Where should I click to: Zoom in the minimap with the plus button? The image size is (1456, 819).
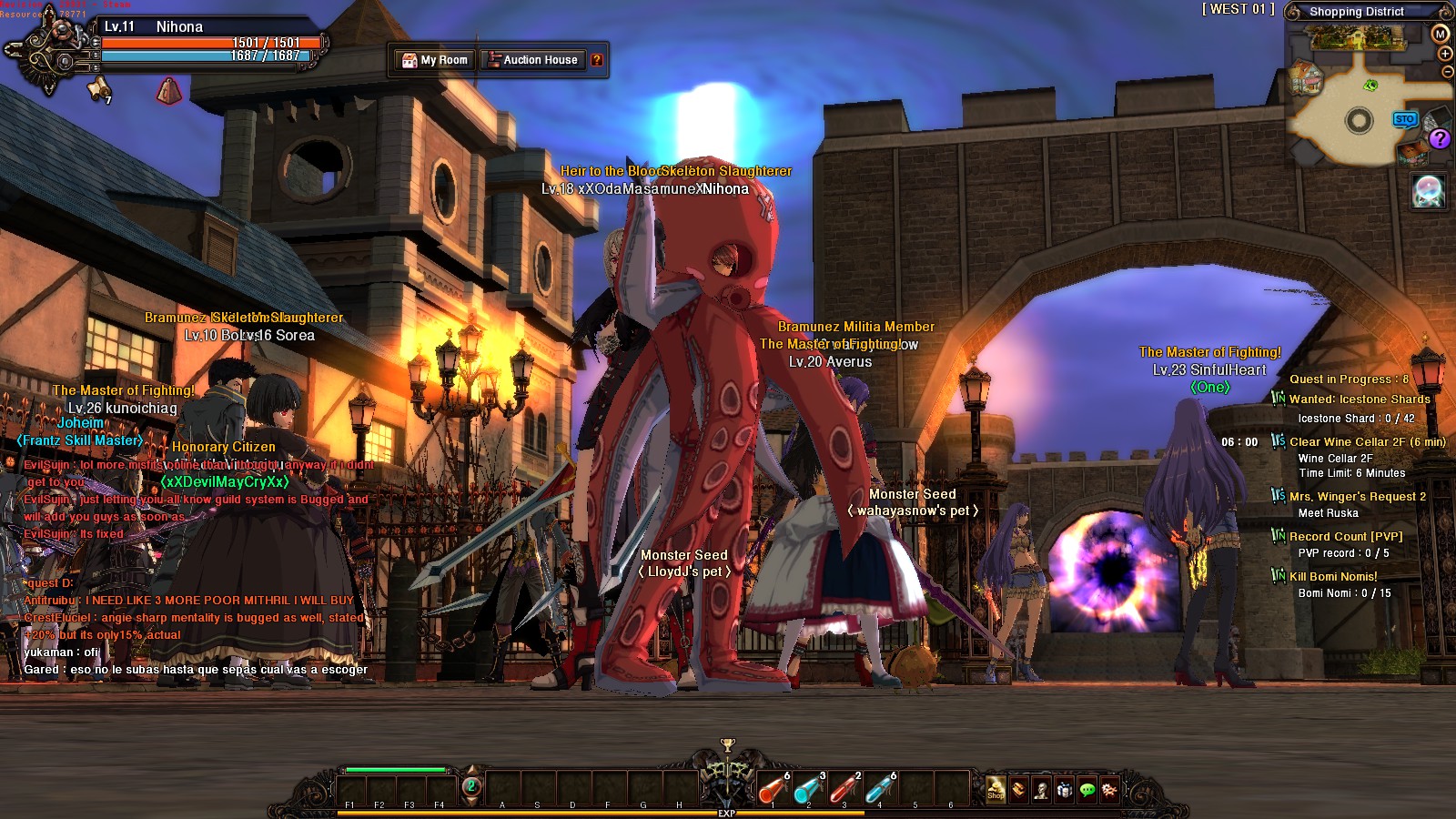pos(1445,54)
